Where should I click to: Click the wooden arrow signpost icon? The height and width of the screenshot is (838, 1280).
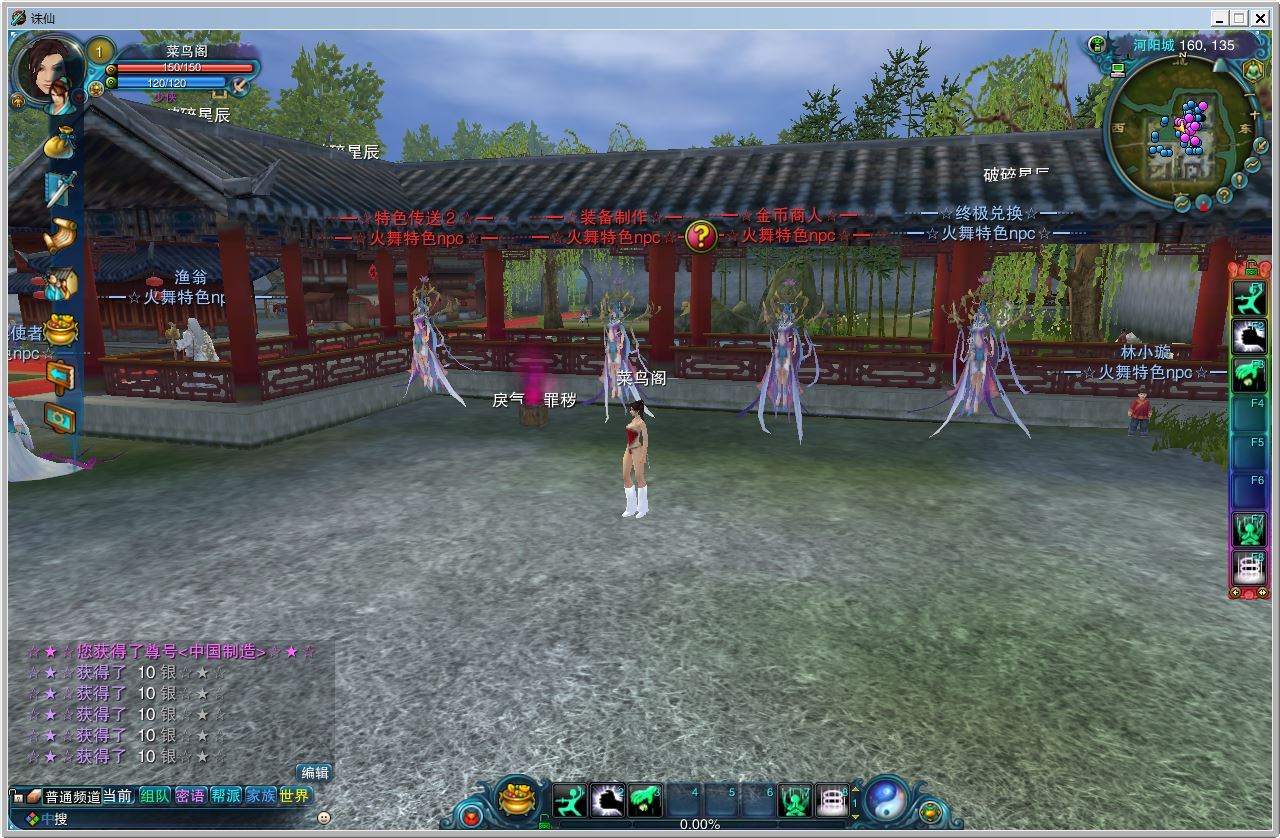61,376
